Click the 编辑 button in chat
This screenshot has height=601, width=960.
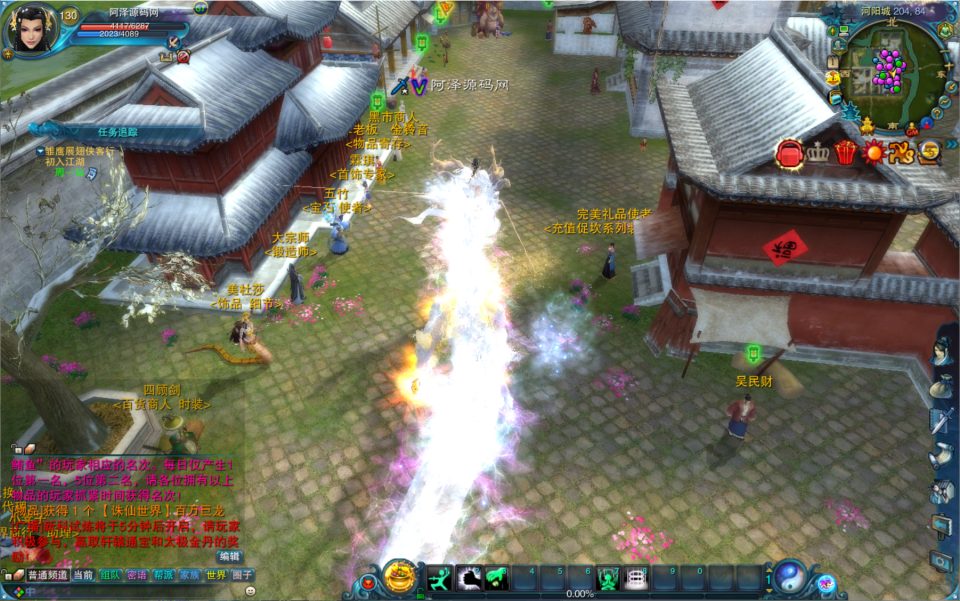tap(230, 556)
